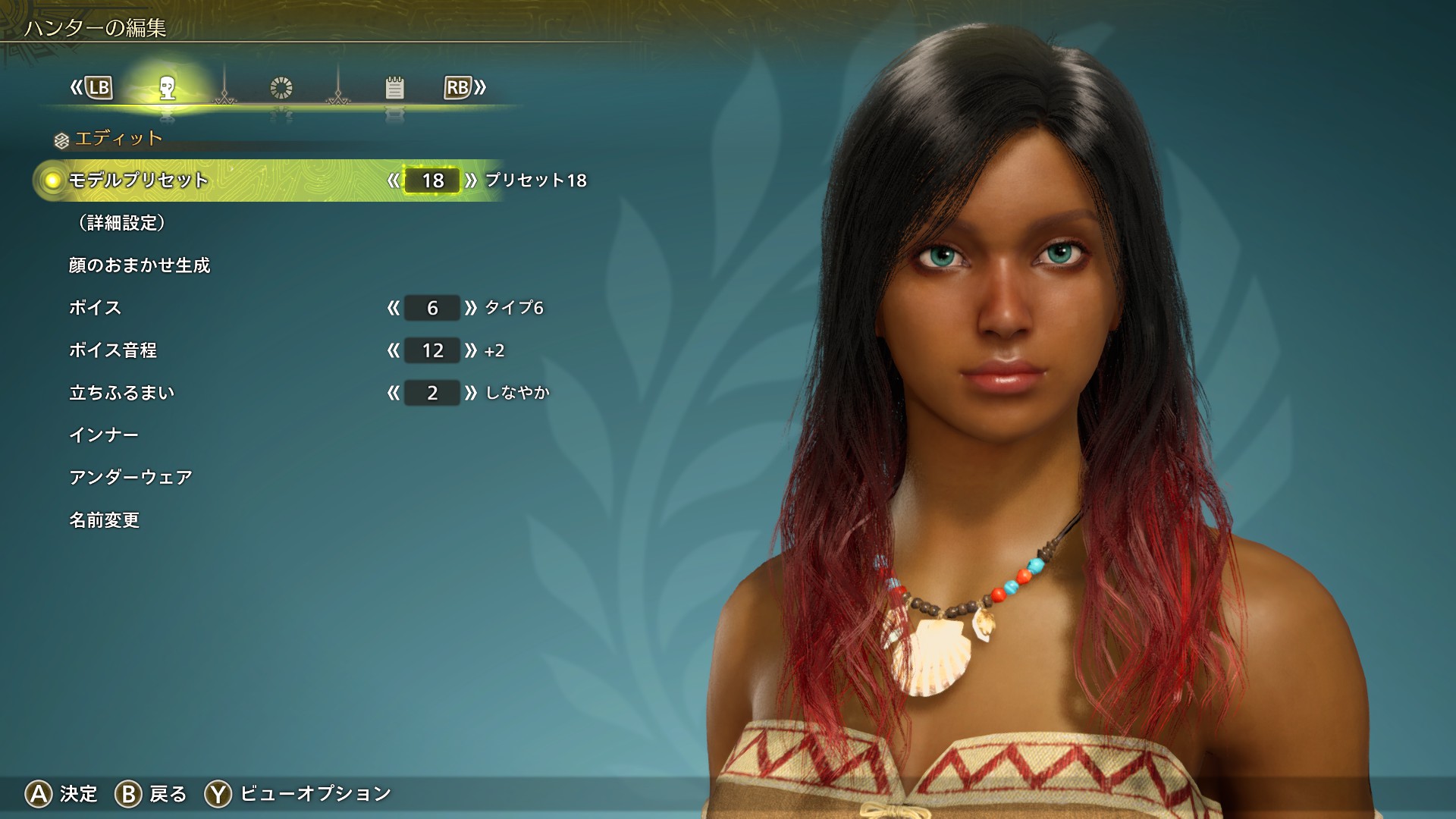Switch demeanor to previous before しなやか
The height and width of the screenshot is (819, 1456).
click(393, 393)
